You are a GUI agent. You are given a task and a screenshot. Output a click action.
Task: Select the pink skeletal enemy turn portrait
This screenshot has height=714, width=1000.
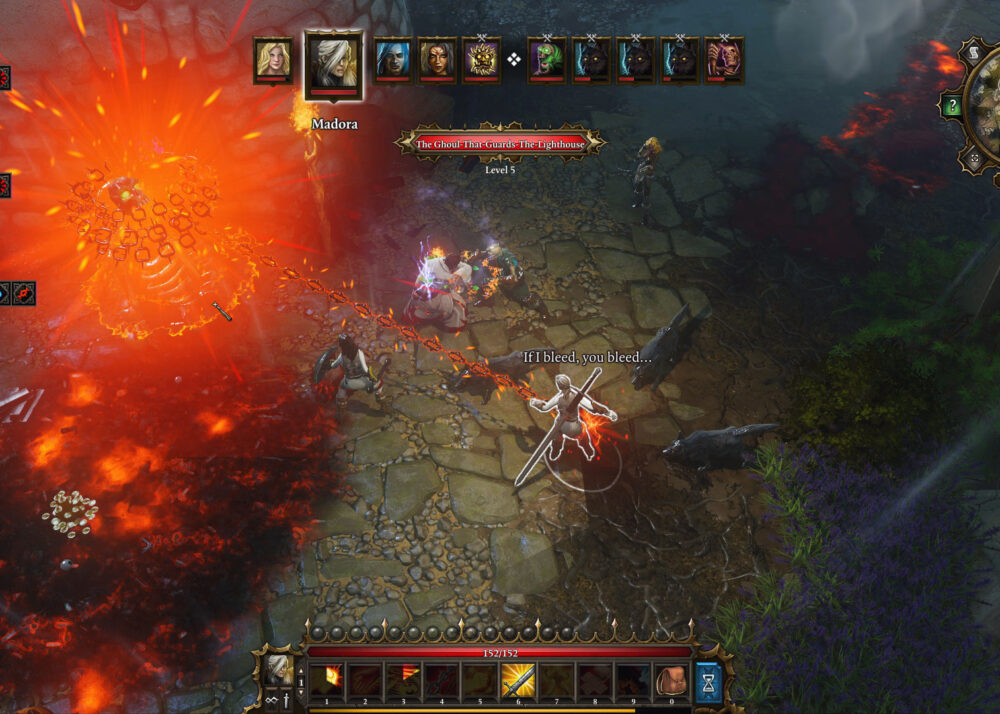[x=723, y=60]
